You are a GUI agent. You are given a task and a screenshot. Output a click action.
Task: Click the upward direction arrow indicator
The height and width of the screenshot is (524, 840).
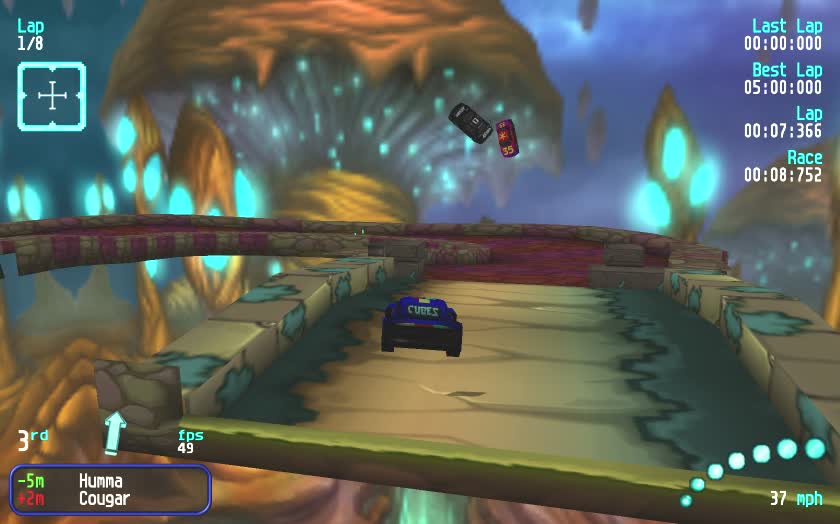coord(116,431)
